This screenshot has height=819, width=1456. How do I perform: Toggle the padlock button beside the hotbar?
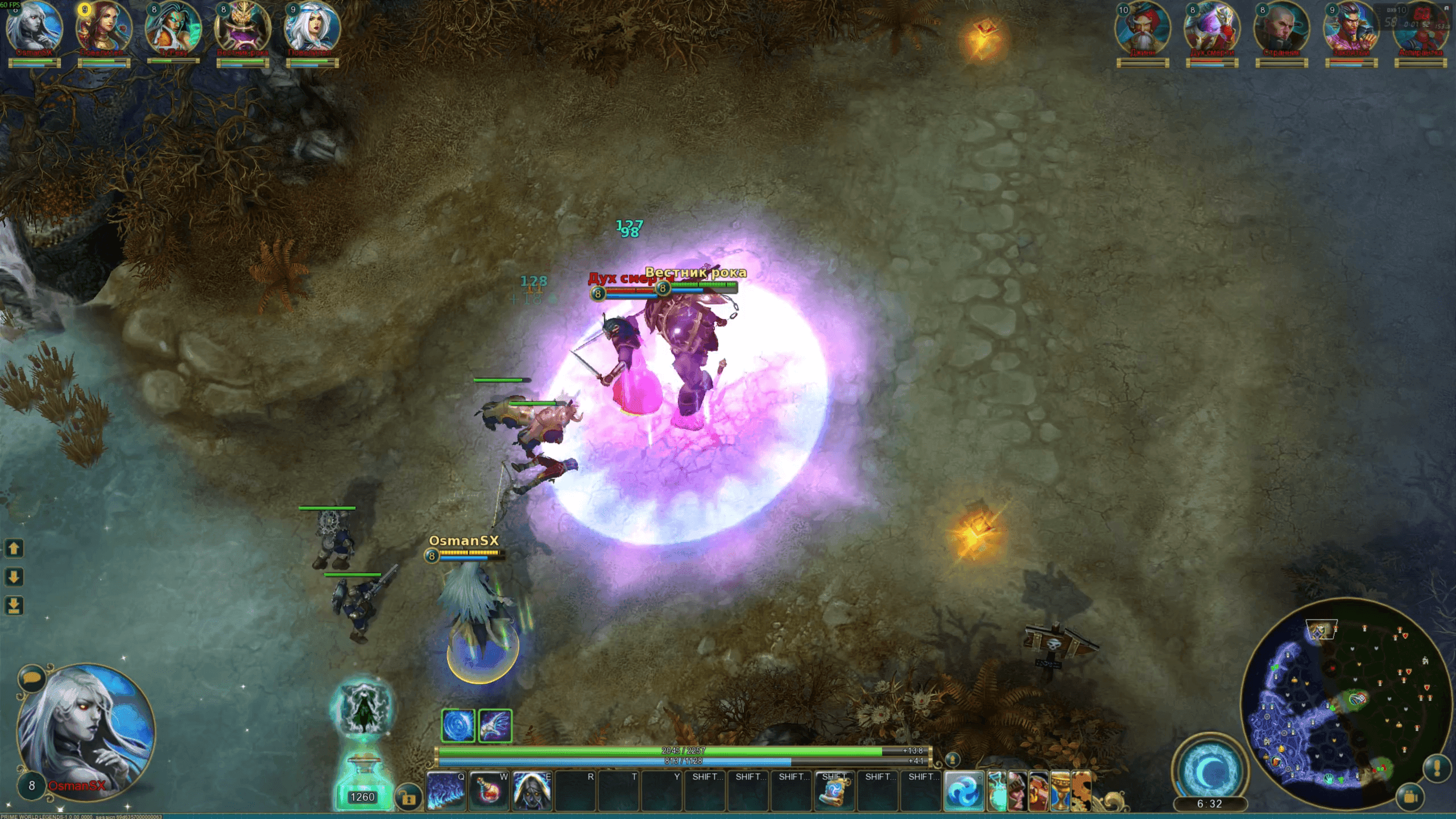[407, 797]
